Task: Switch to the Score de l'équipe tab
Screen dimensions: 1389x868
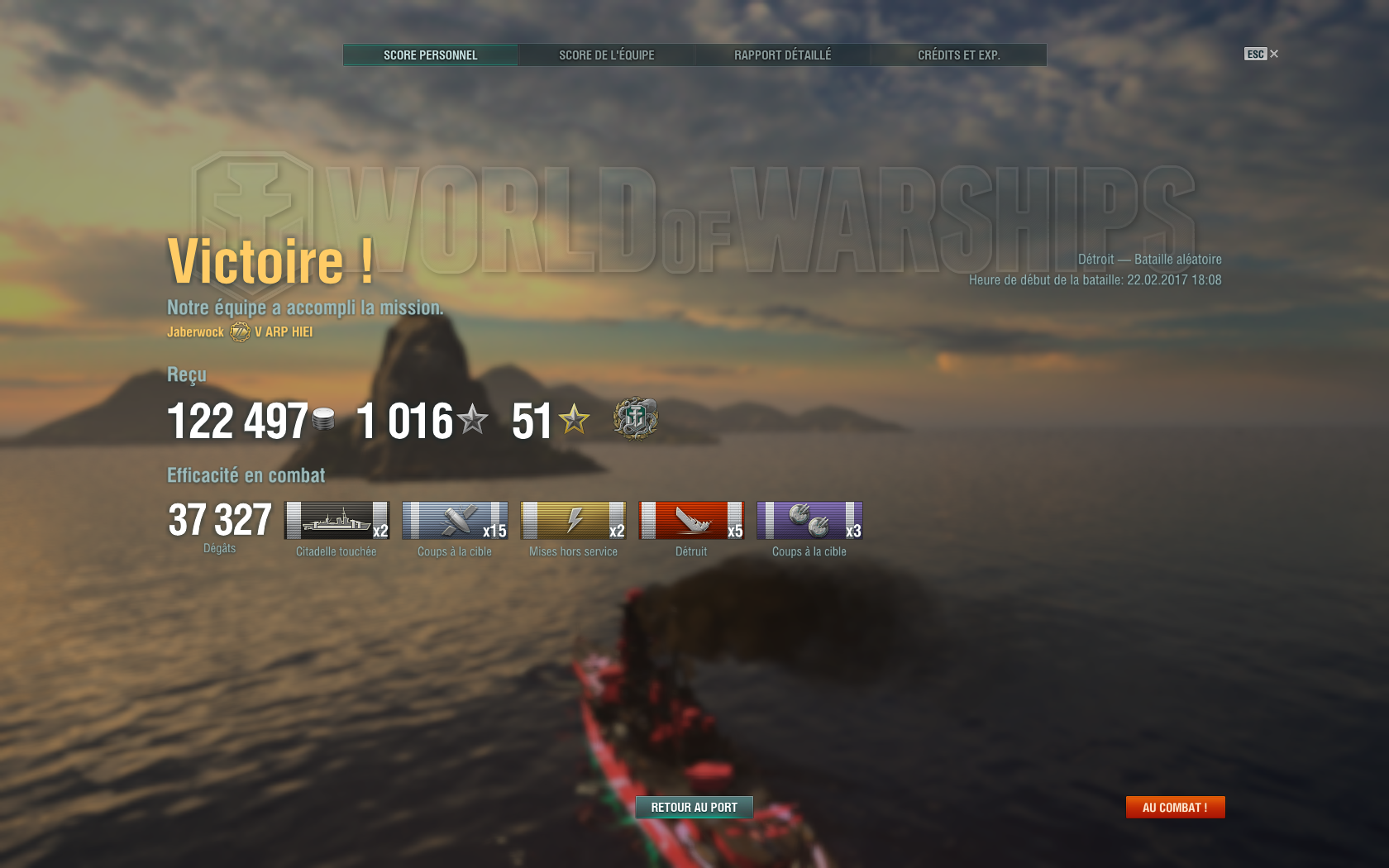Action: pyautogui.click(x=606, y=55)
